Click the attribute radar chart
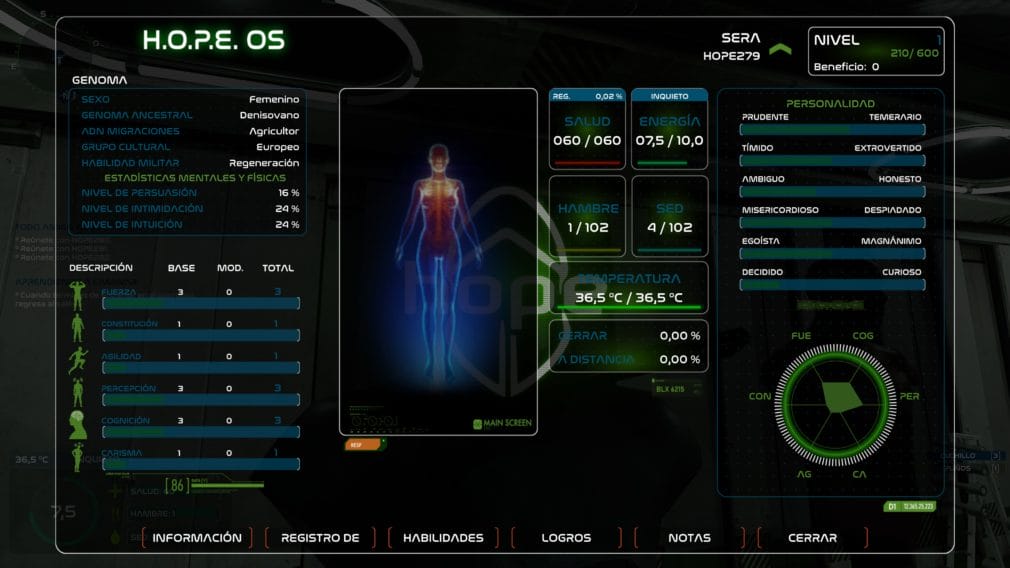 point(832,398)
